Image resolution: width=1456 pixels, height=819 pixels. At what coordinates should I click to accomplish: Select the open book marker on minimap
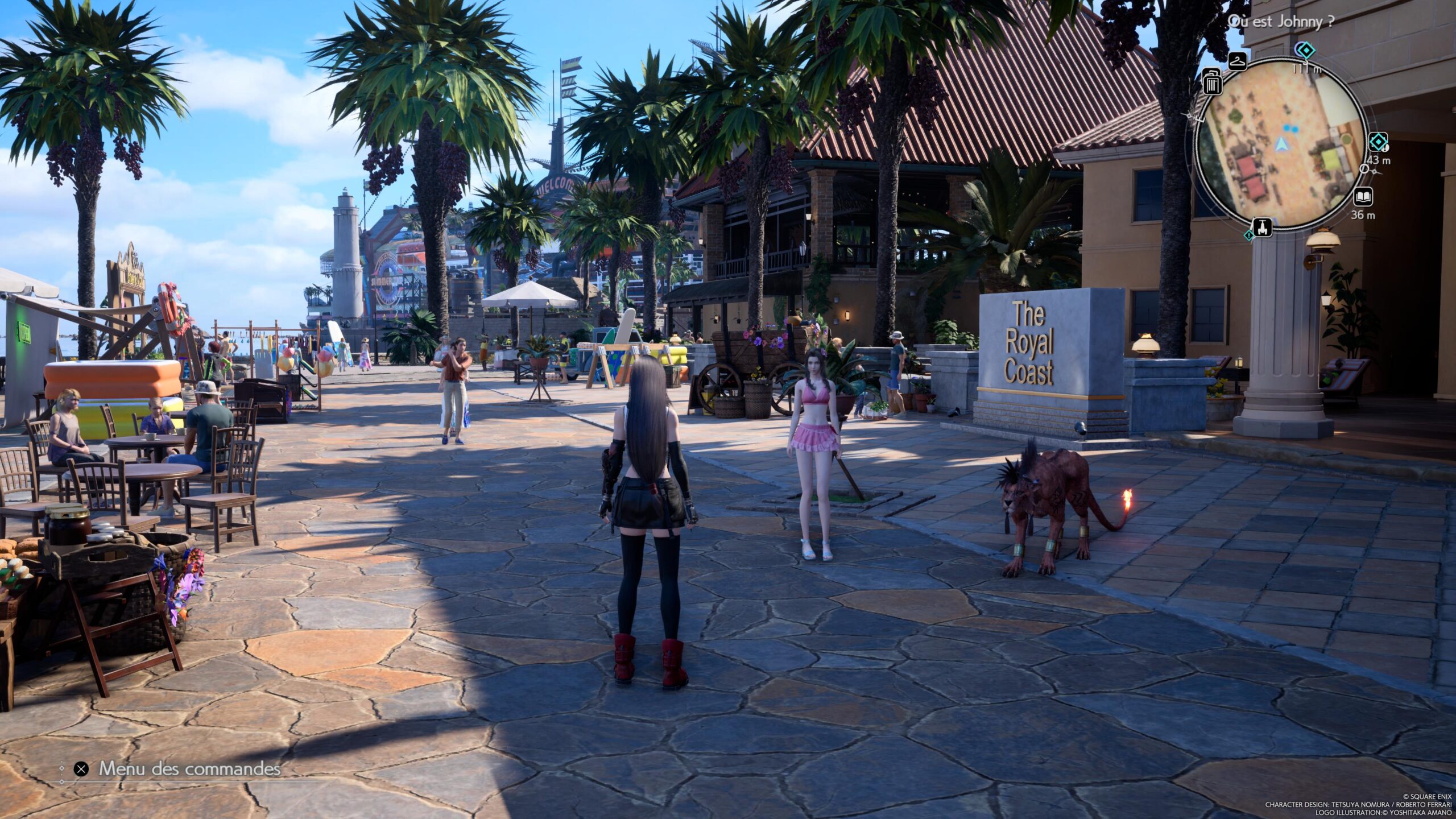1363,197
